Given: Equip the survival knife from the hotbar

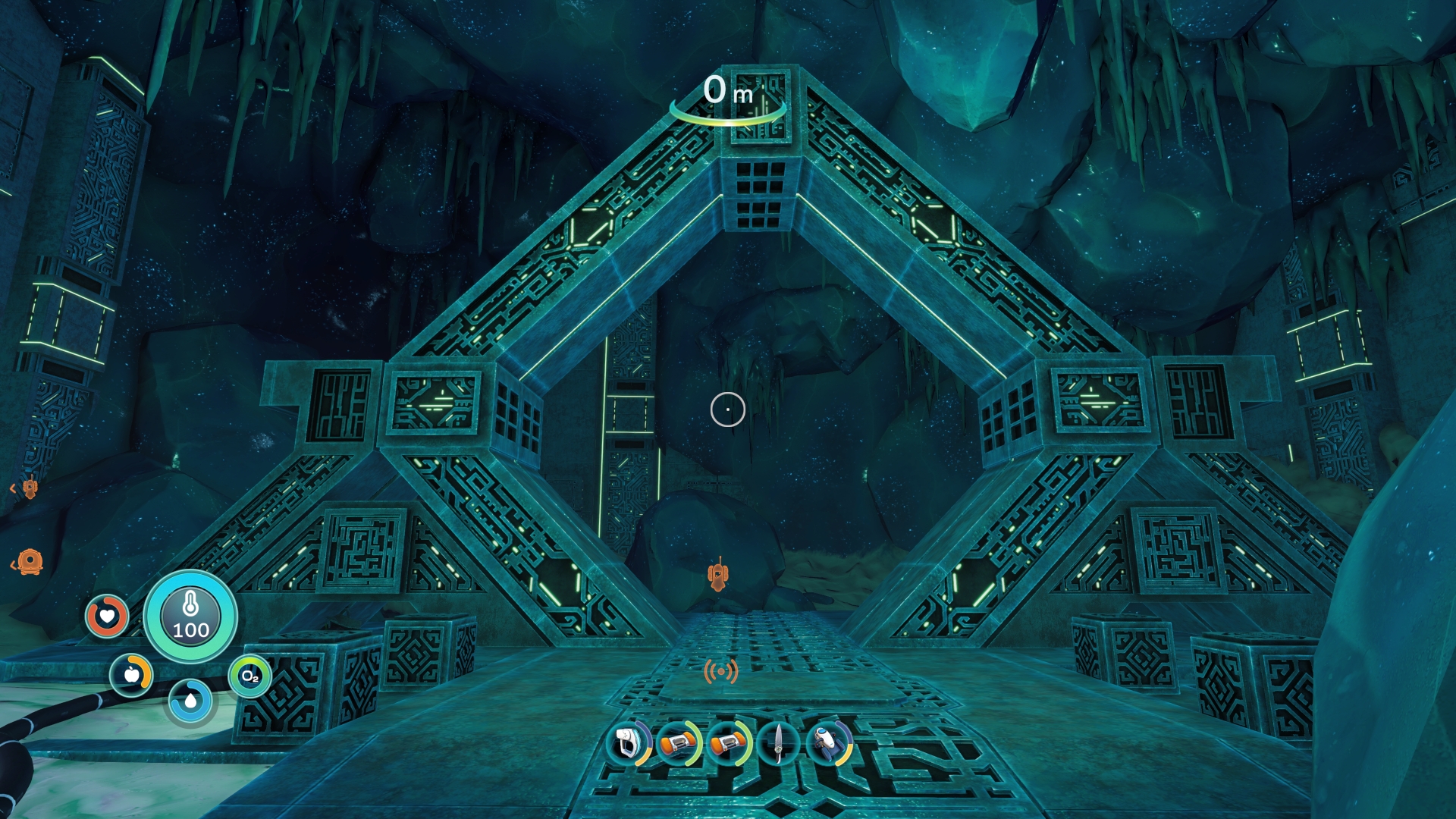Looking at the screenshot, I should (779, 744).
